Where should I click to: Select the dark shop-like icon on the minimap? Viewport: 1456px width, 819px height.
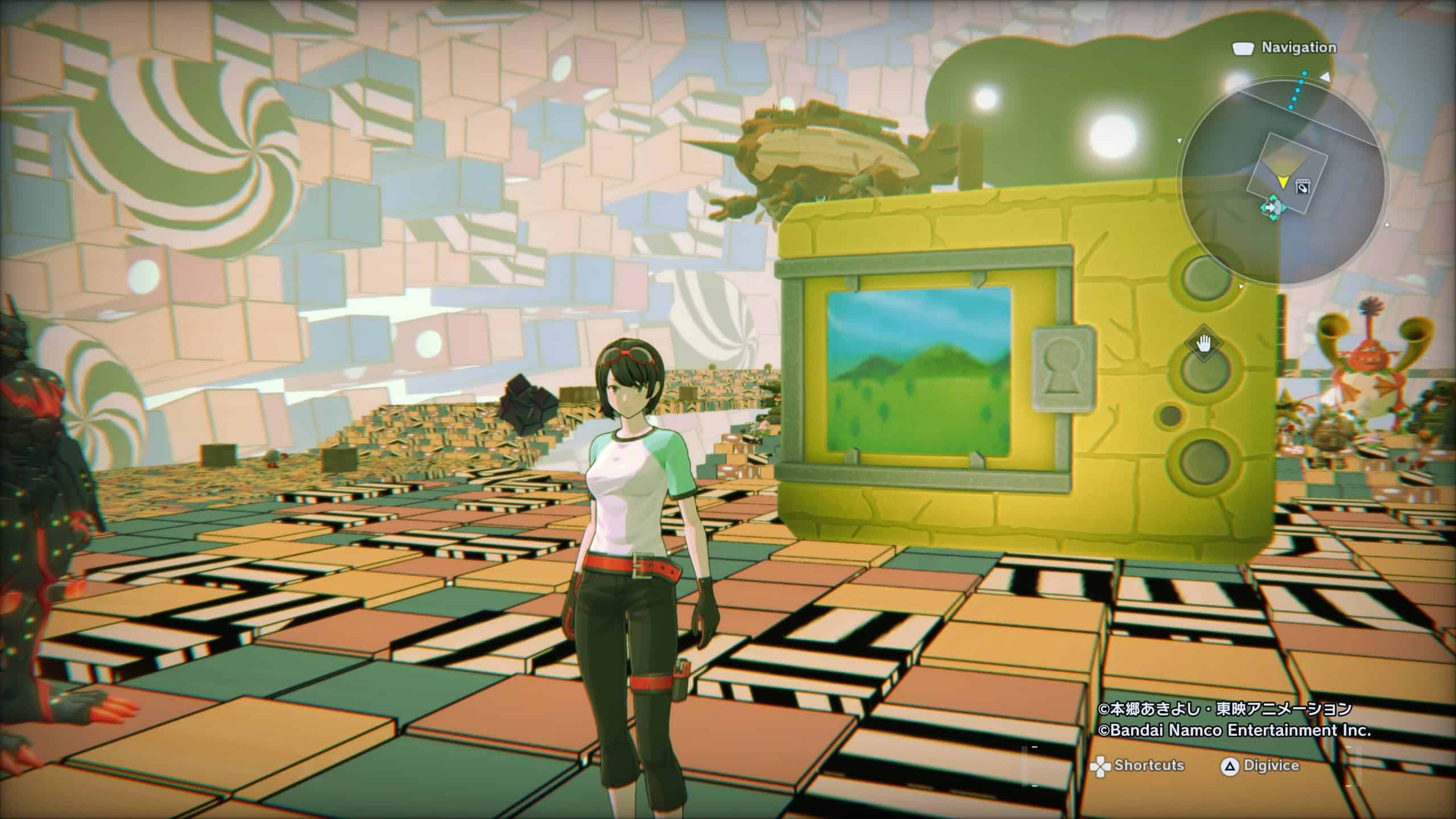[1301, 186]
